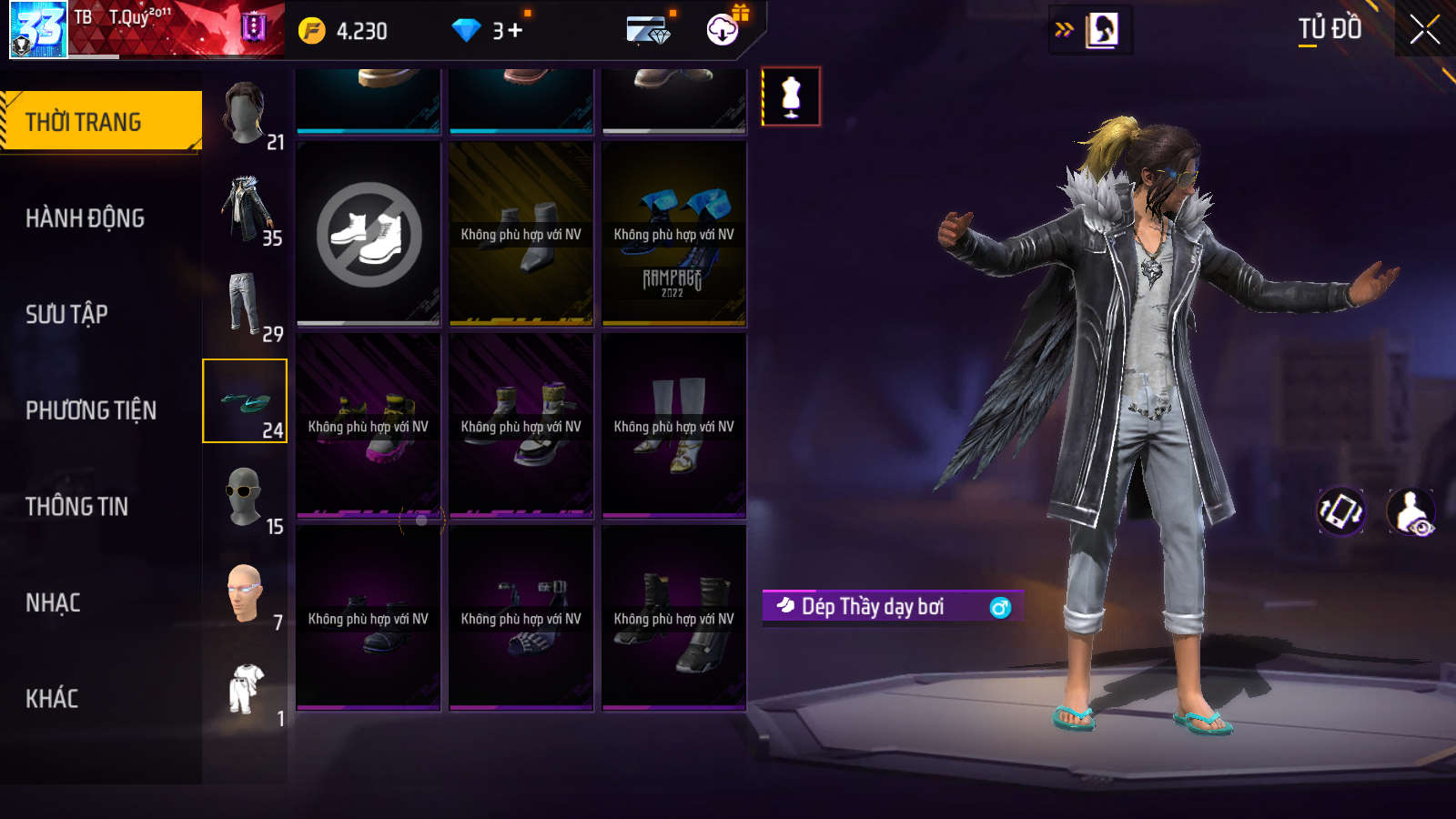Viewport: 1456px width, 819px height.
Task: Select the NHẠC menu entry
Action: (54, 602)
